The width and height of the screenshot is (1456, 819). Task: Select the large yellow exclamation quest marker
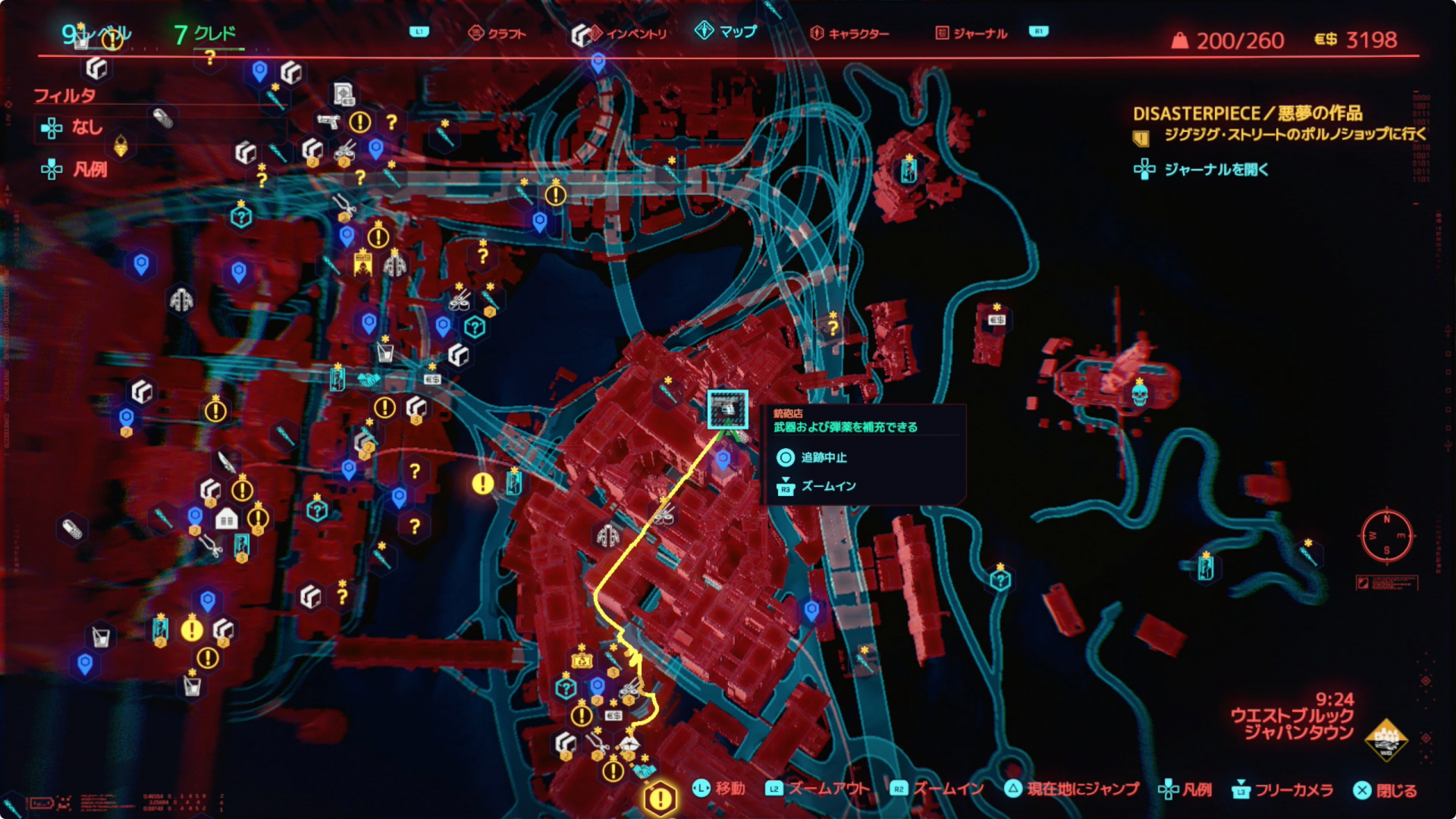[x=661, y=798]
